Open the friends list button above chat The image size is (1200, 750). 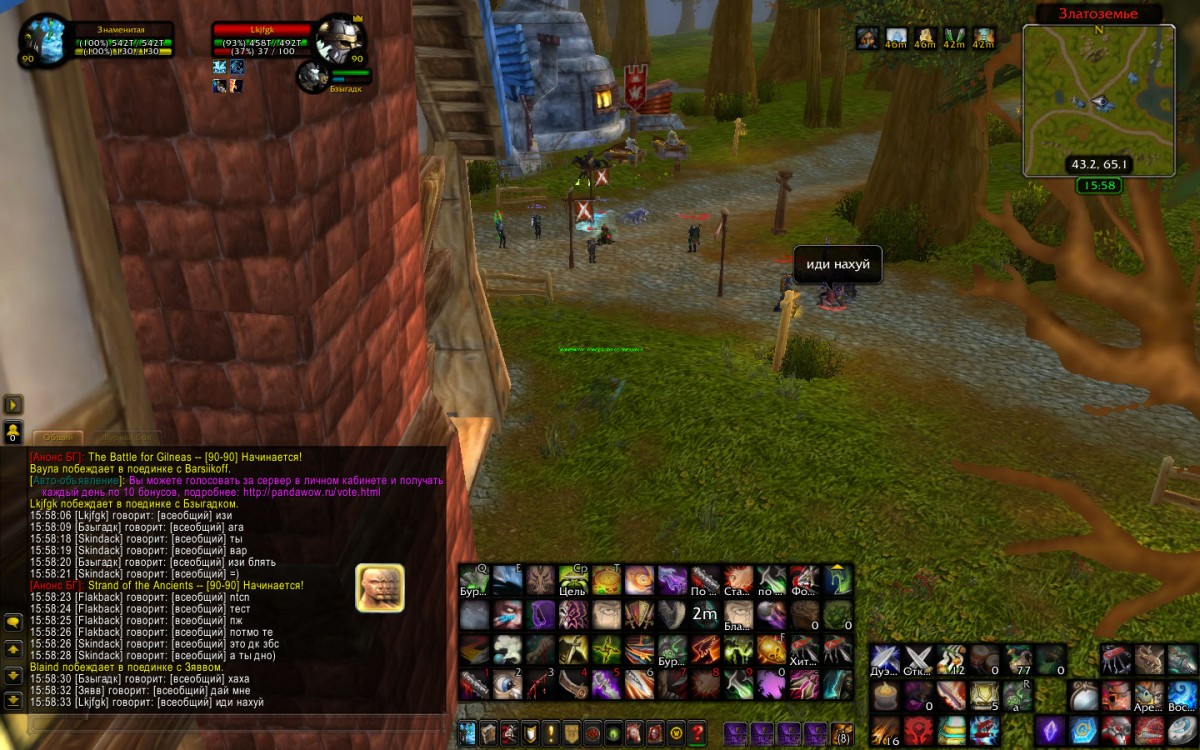pos(14,432)
